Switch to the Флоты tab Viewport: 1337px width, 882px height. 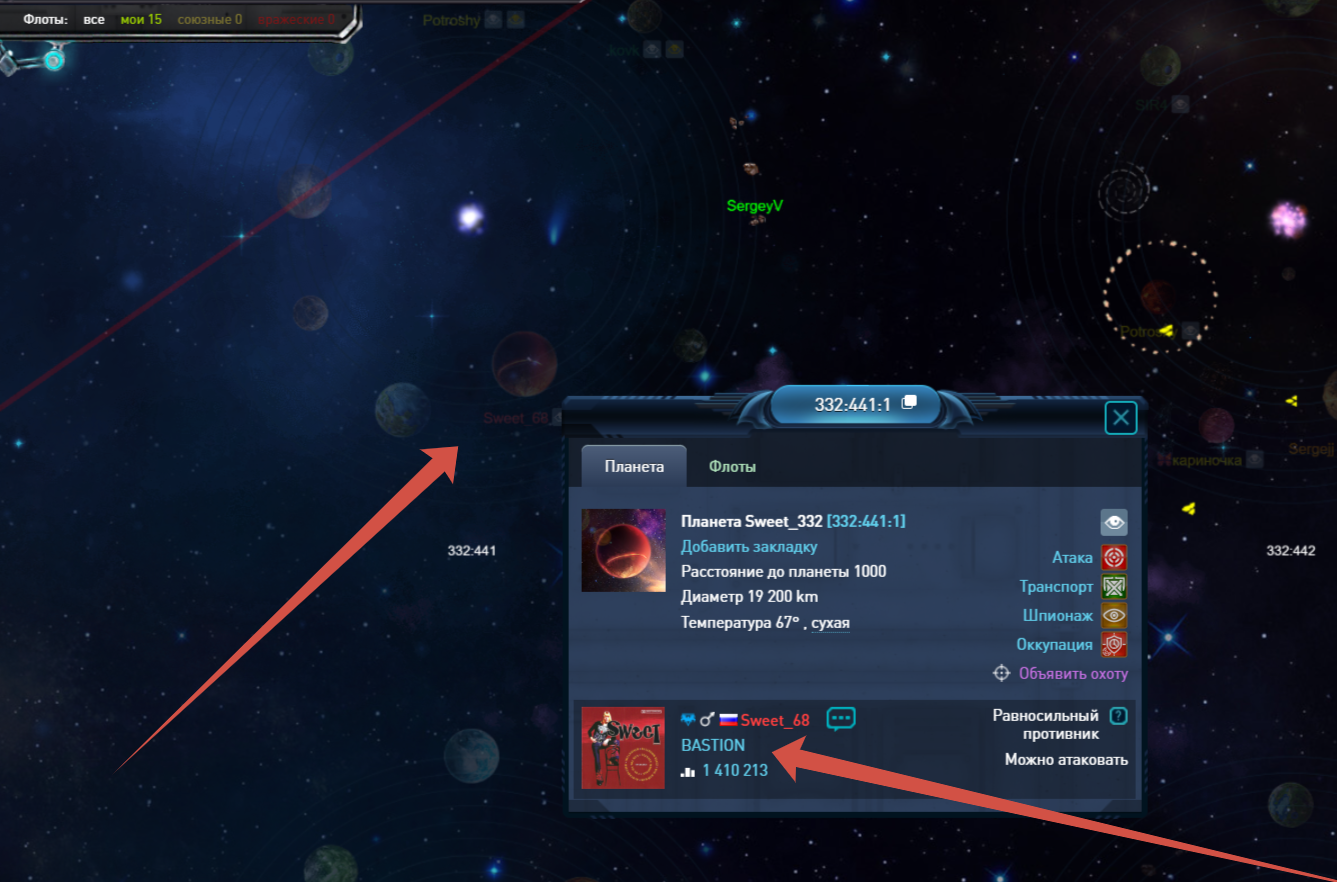(732, 467)
